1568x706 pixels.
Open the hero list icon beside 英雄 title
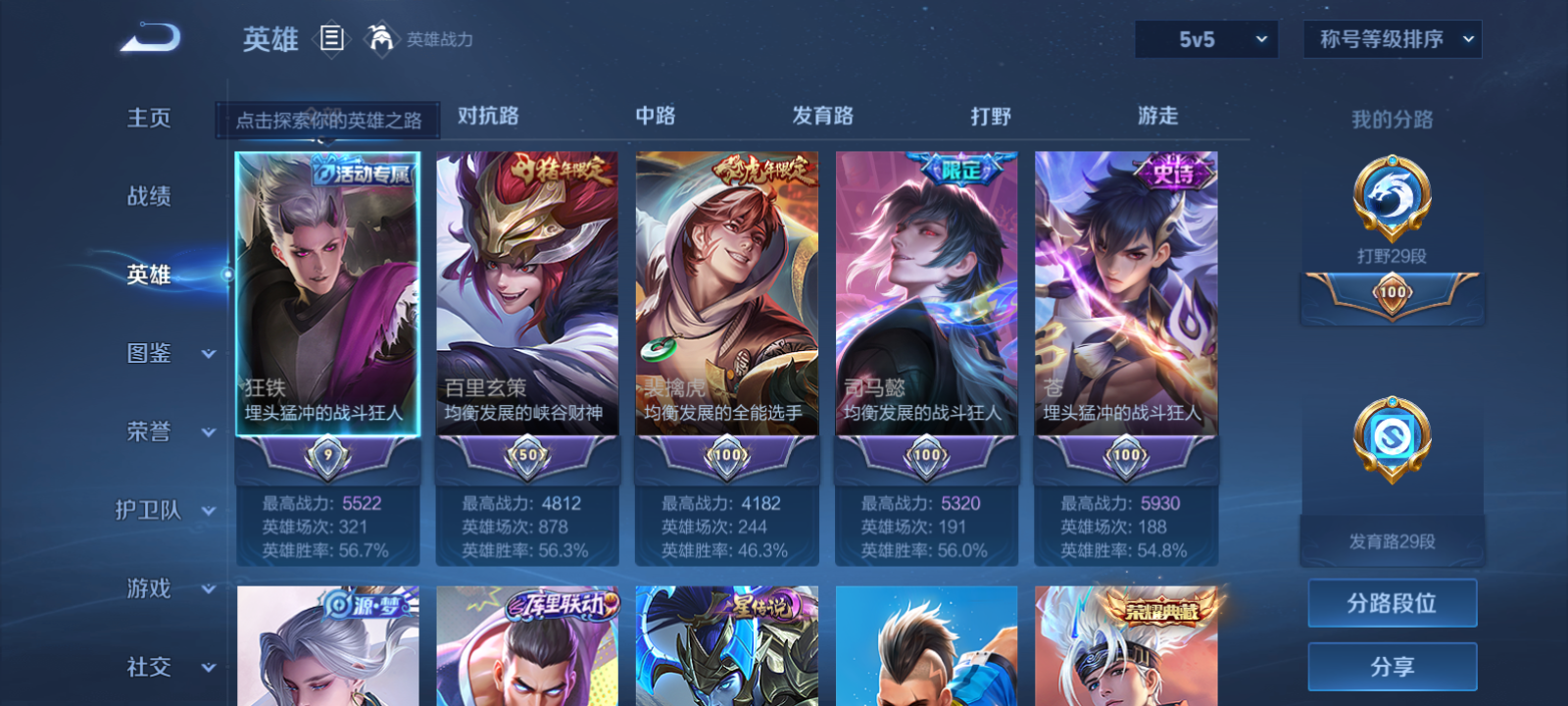332,39
